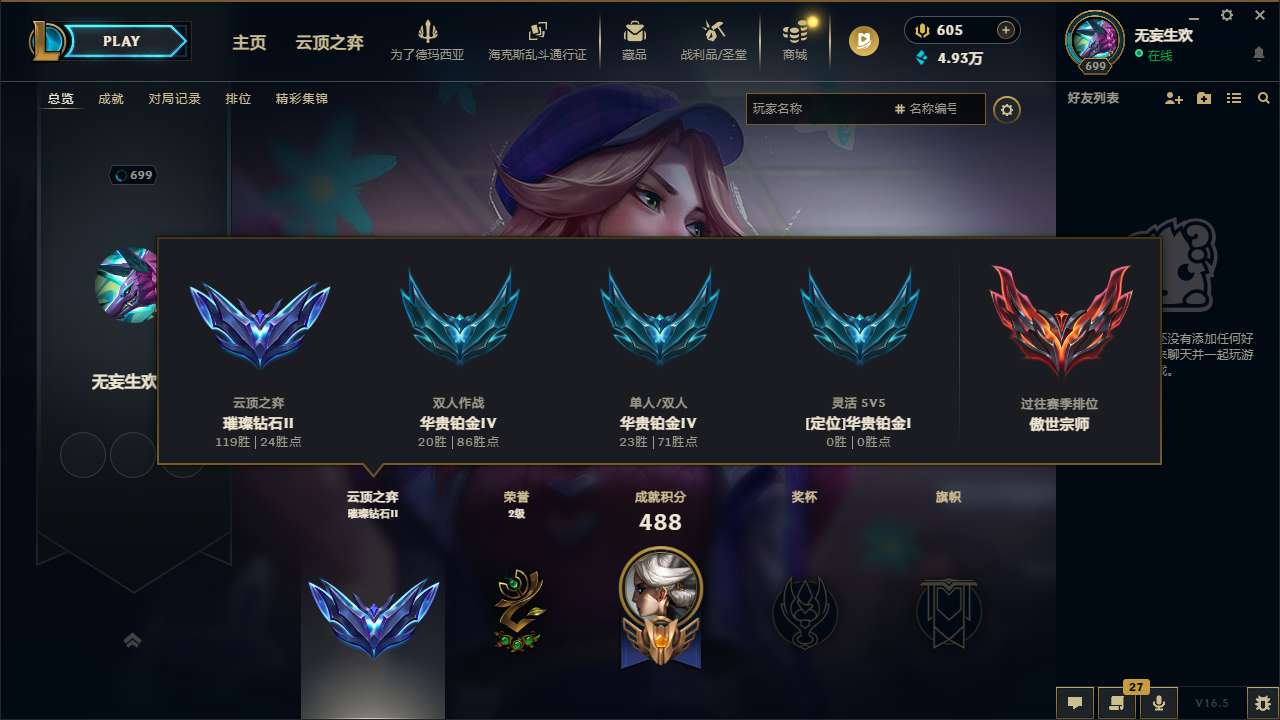Open chat messages with 27 notifications
This screenshot has height=720, width=1280.
(1118, 703)
